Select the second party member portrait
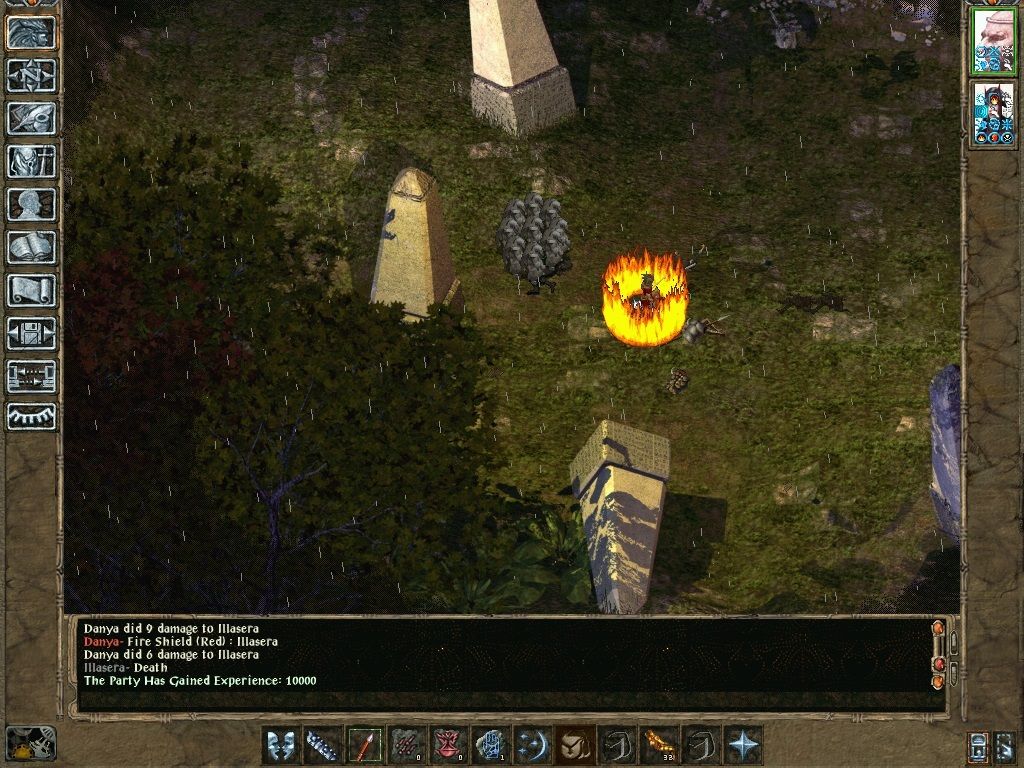 tap(993, 115)
